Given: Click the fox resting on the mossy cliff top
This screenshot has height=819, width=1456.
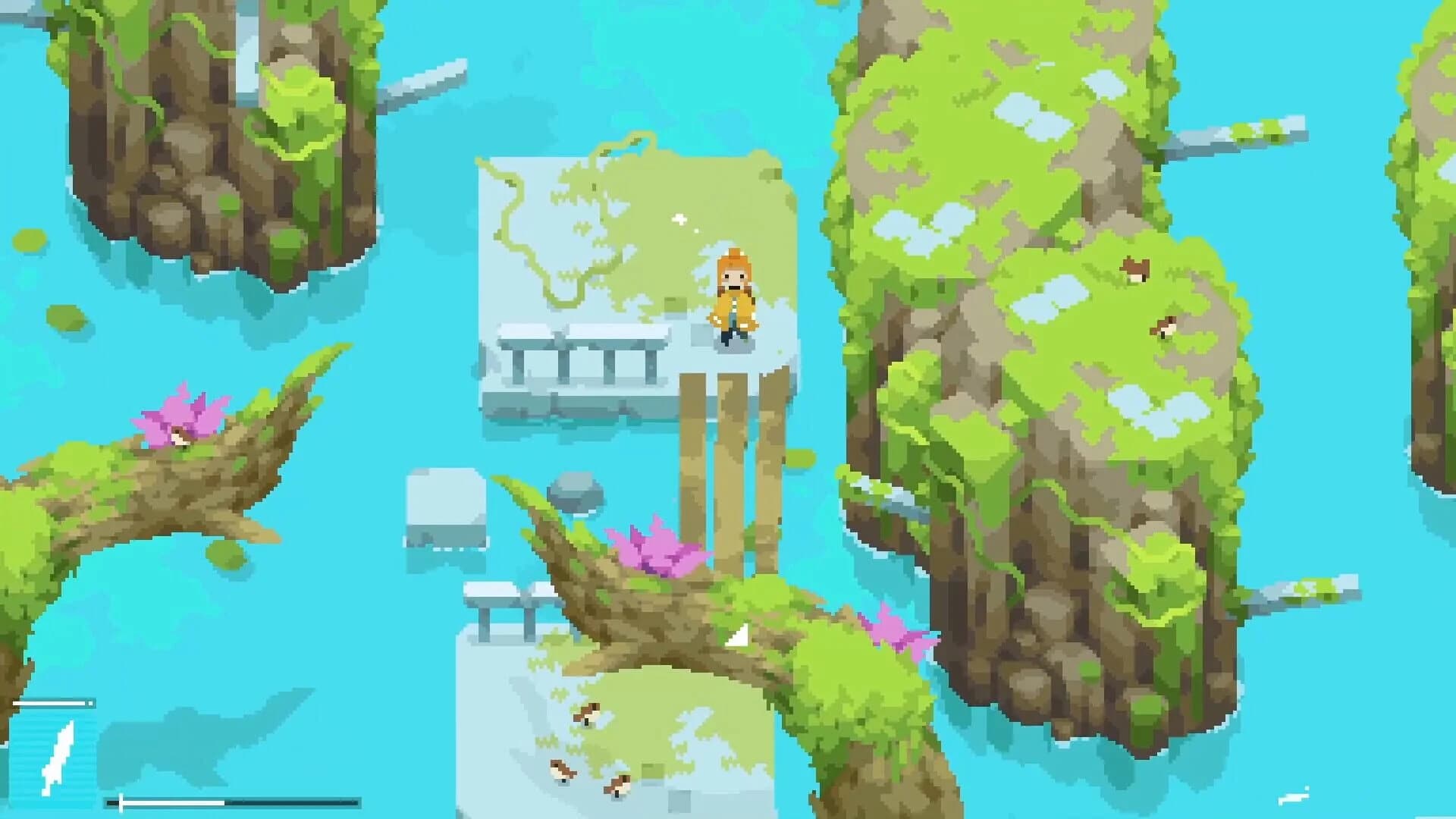Looking at the screenshot, I should coord(1135,269).
